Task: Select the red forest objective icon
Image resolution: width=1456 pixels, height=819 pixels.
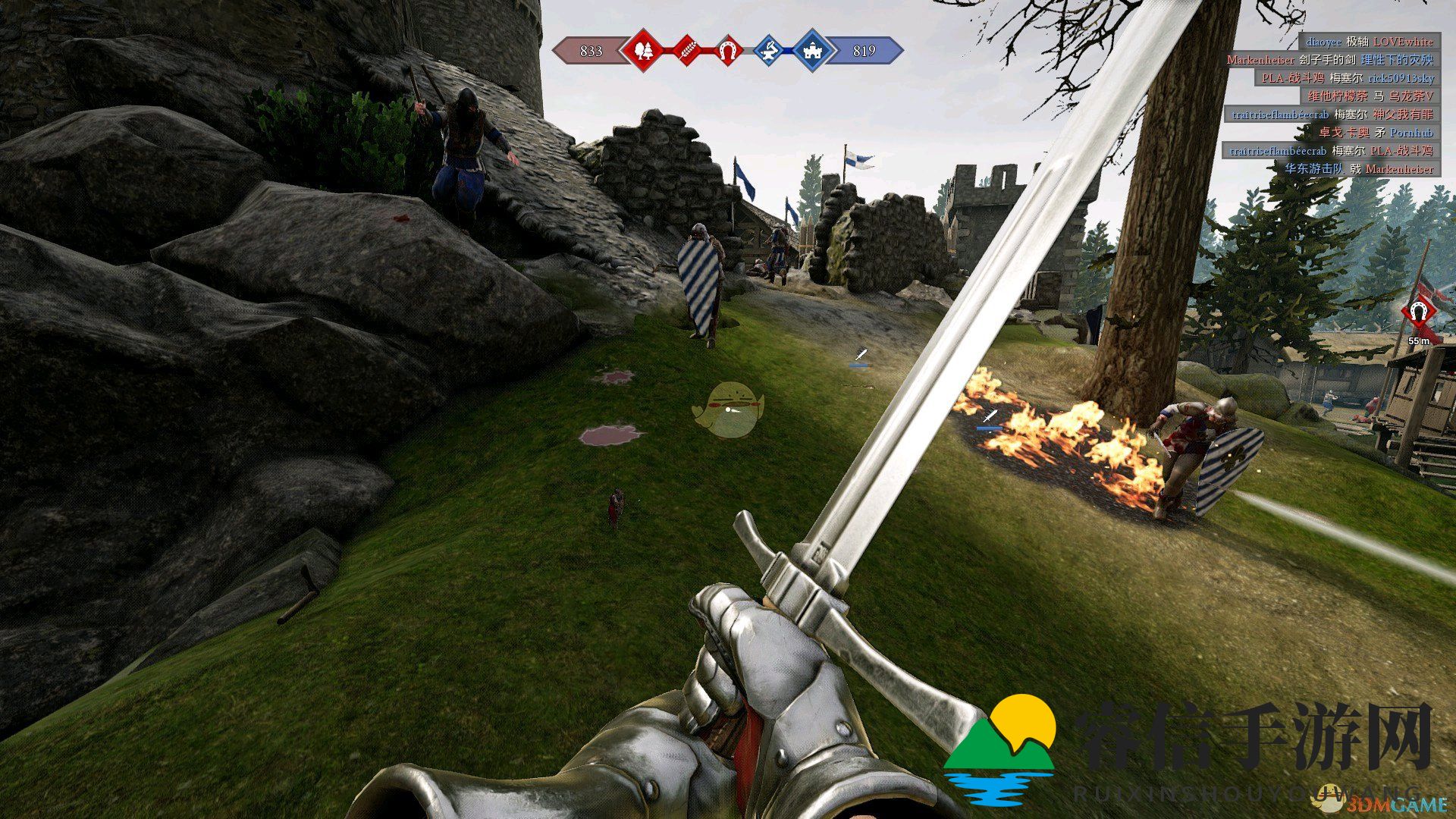Action: [643, 51]
